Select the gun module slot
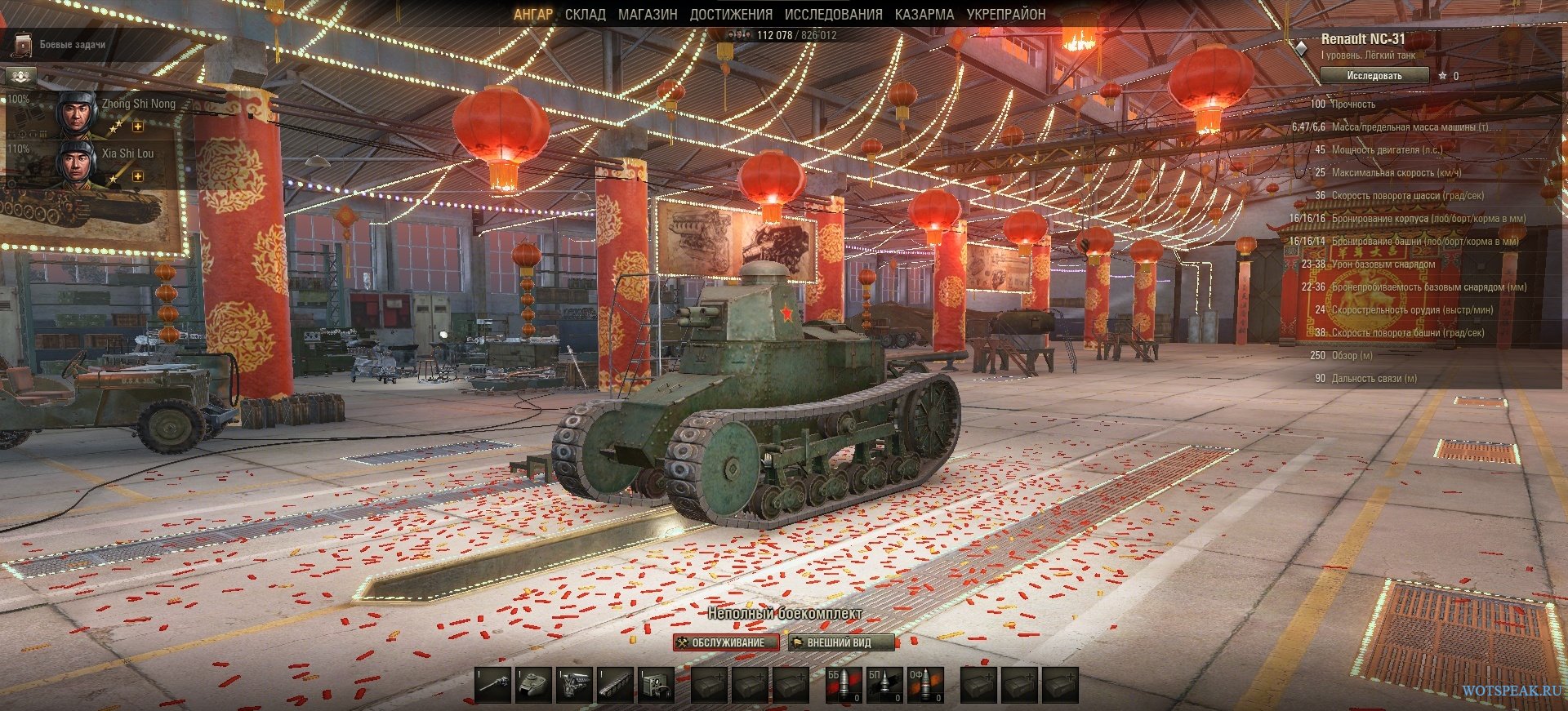This screenshot has width=1568, height=711. click(x=493, y=684)
